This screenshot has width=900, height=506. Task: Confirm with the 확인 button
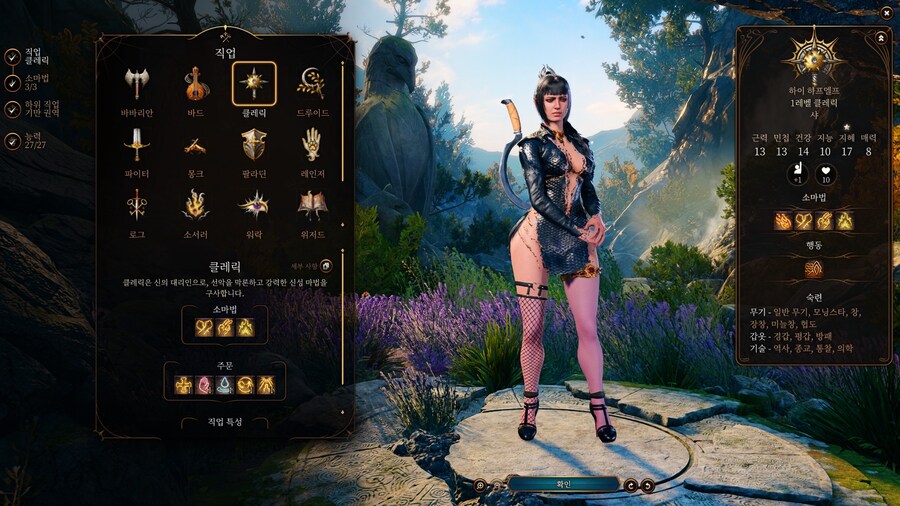563,484
